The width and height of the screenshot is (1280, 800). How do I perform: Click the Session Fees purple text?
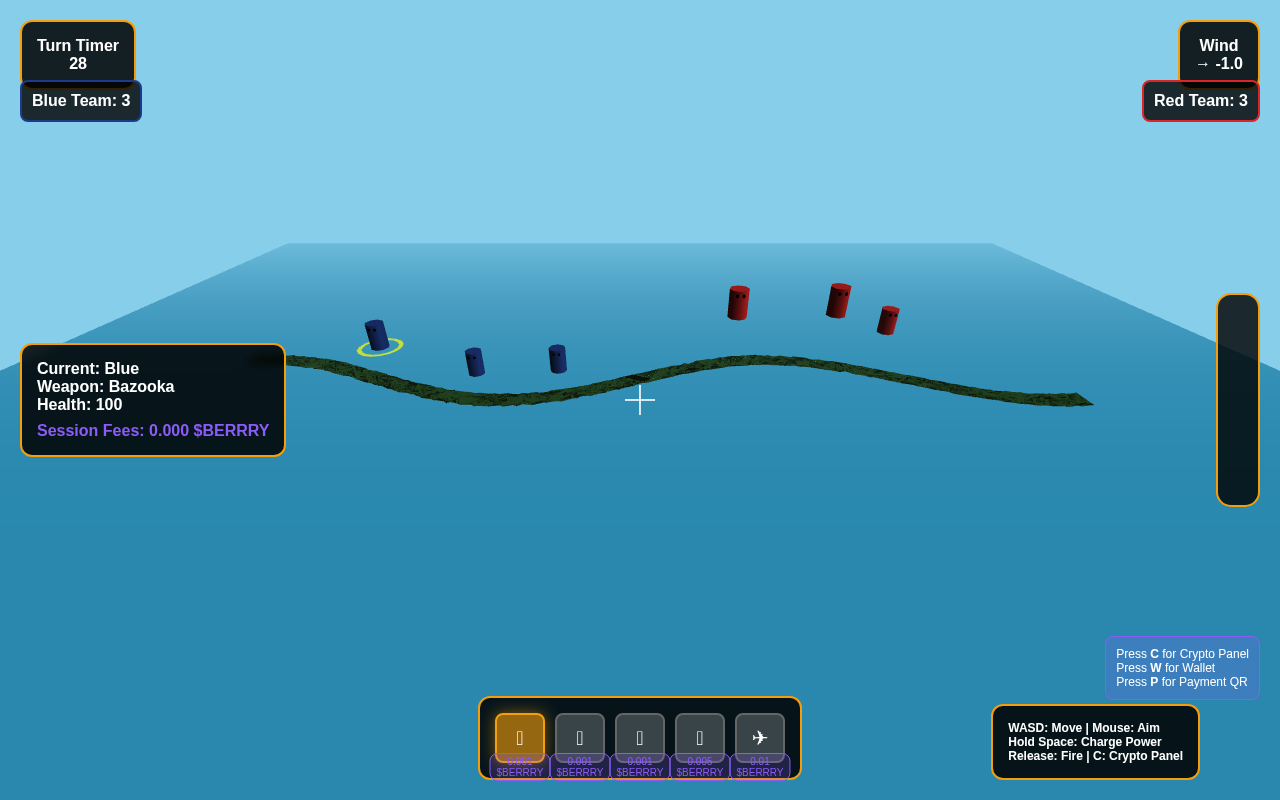(x=153, y=429)
